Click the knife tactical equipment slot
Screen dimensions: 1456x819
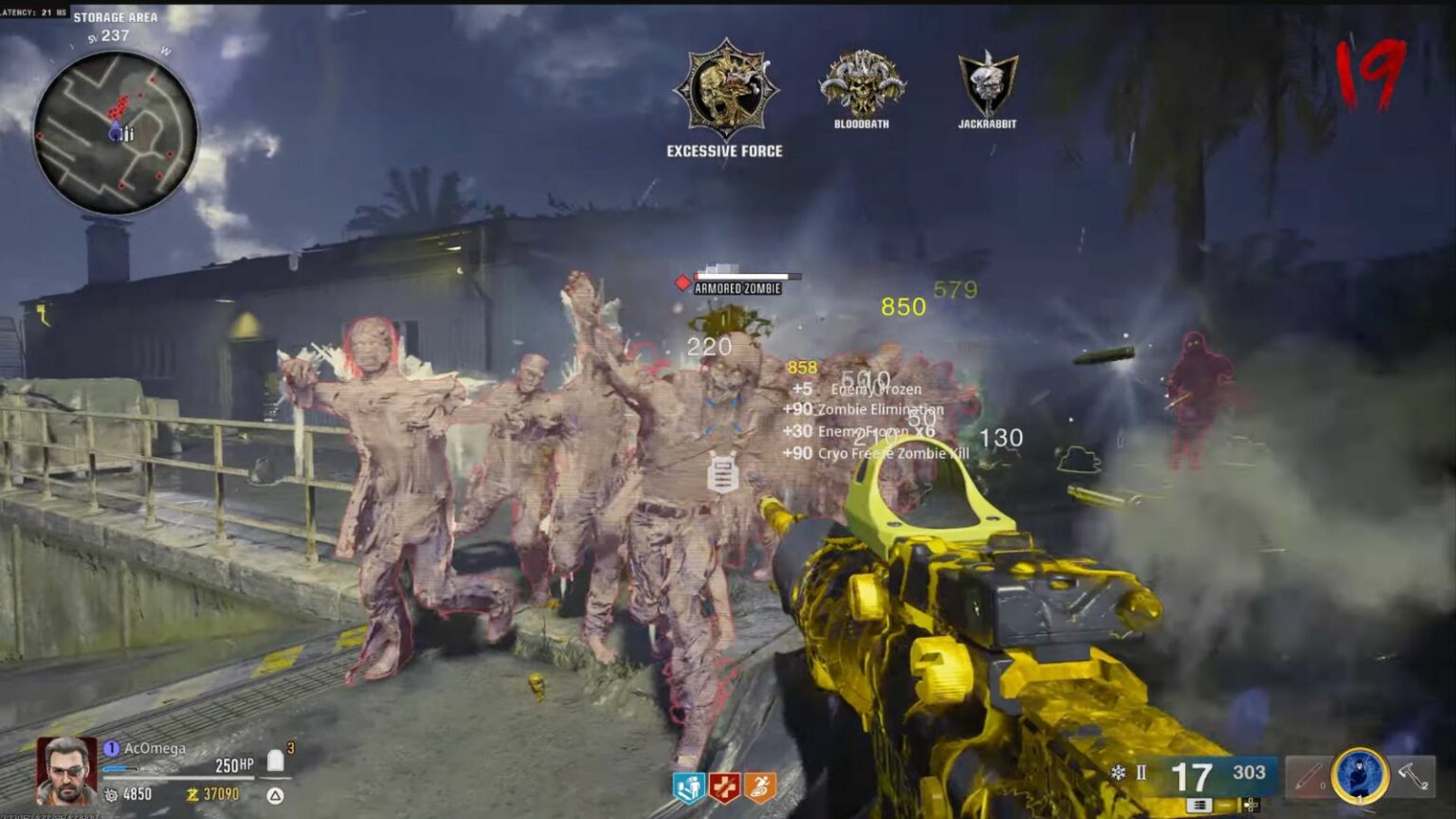tap(1308, 774)
